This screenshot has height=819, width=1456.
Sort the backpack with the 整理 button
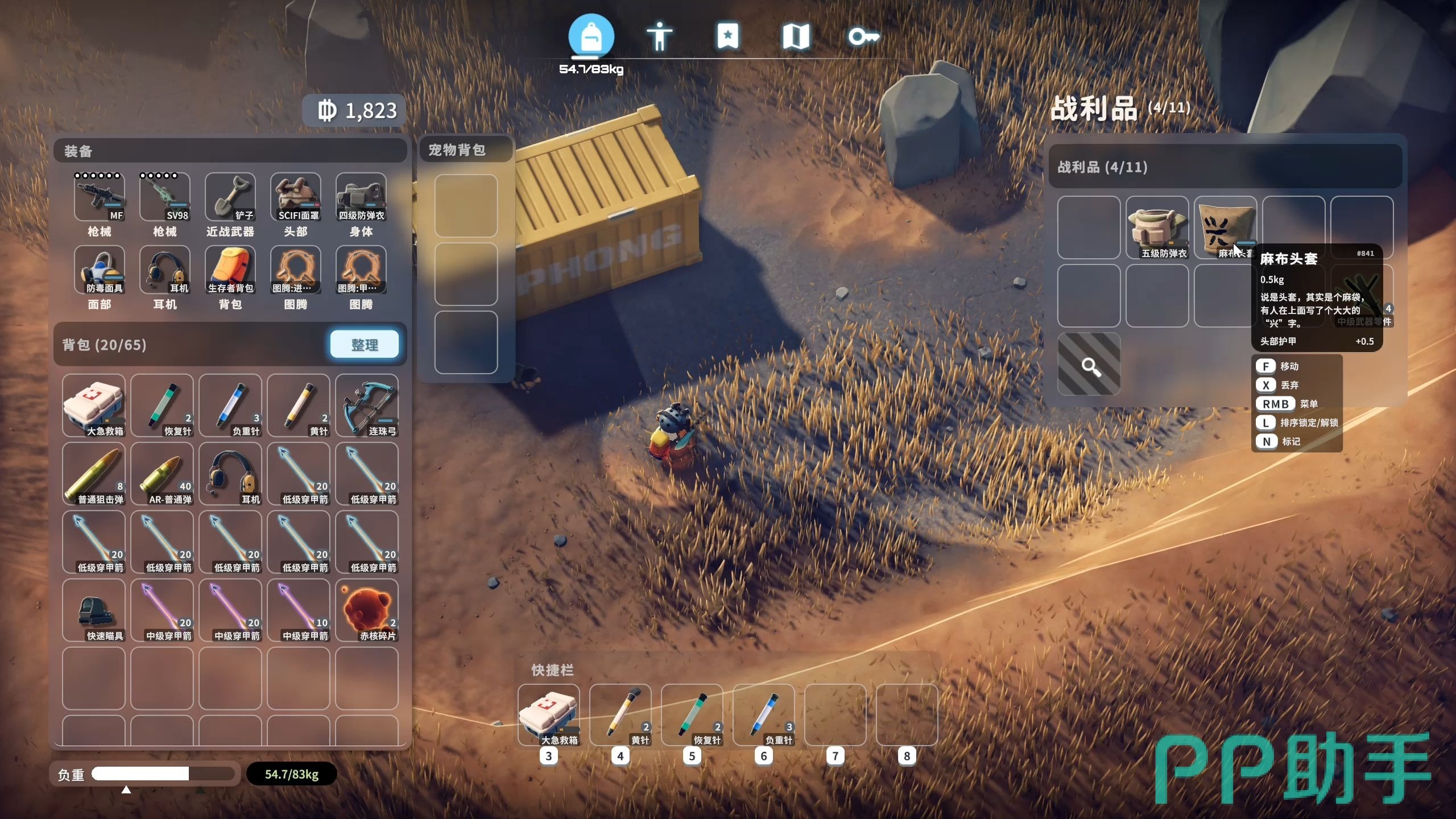coord(365,345)
